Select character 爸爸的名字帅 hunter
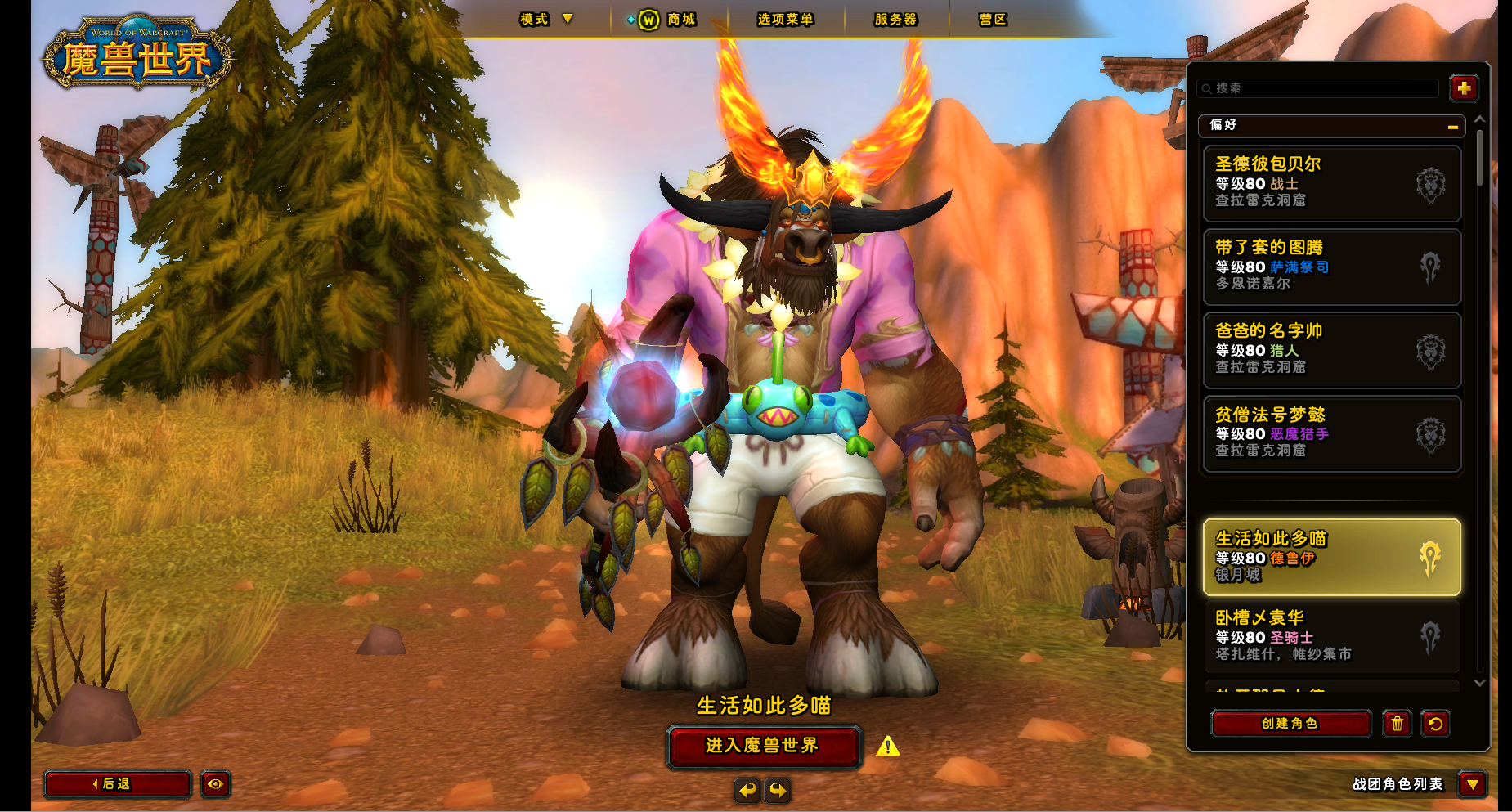The height and width of the screenshot is (812, 1512). (x=1331, y=350)
